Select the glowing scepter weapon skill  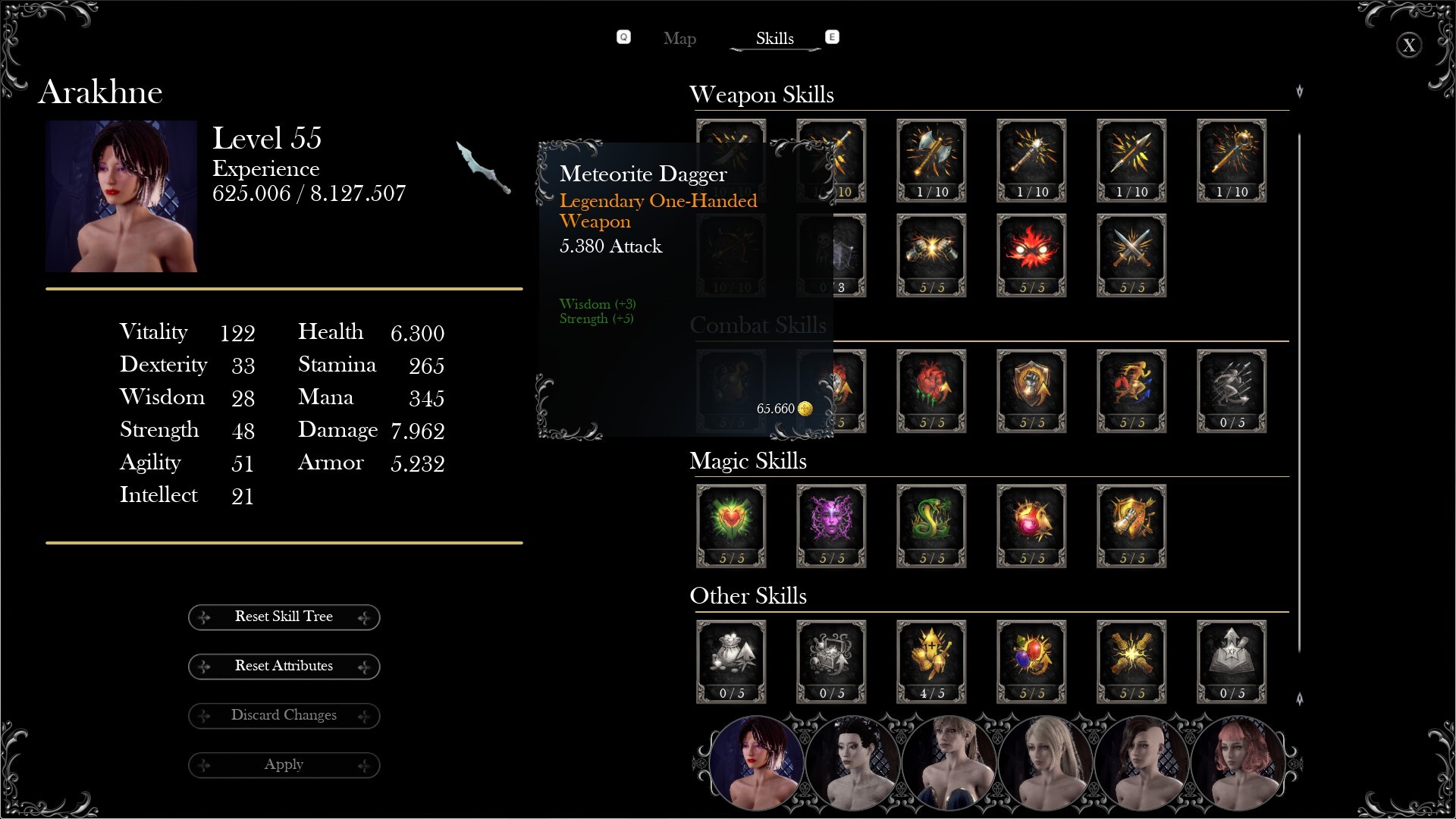1232,160
